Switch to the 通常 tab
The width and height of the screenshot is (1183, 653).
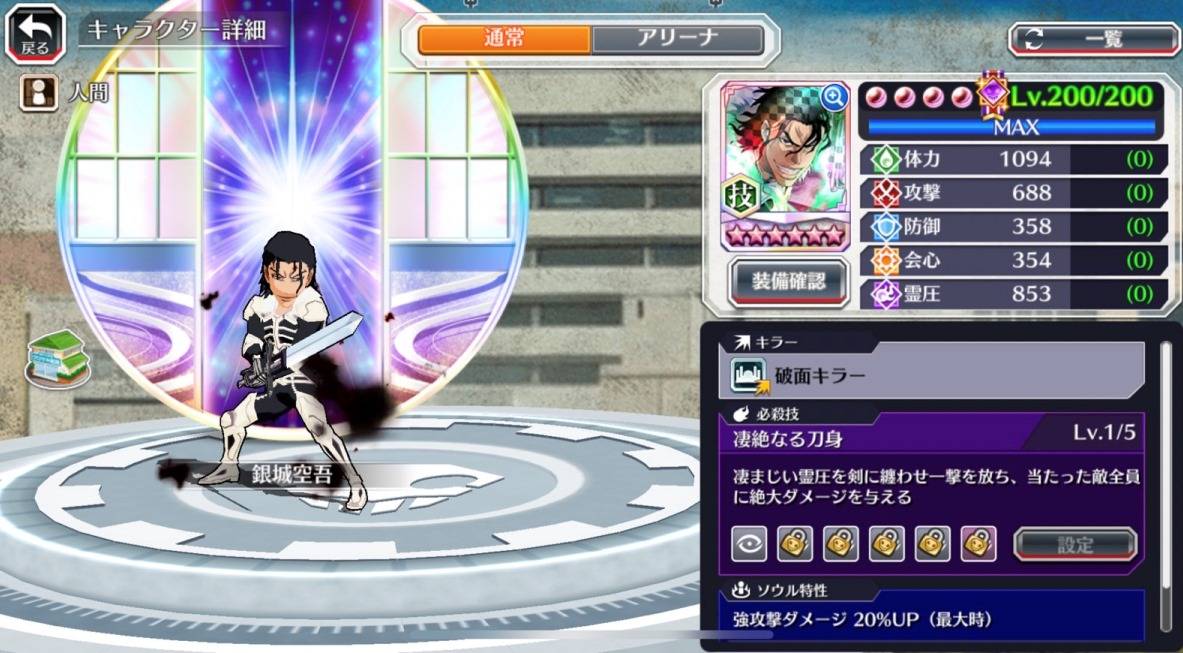point(504,40)
